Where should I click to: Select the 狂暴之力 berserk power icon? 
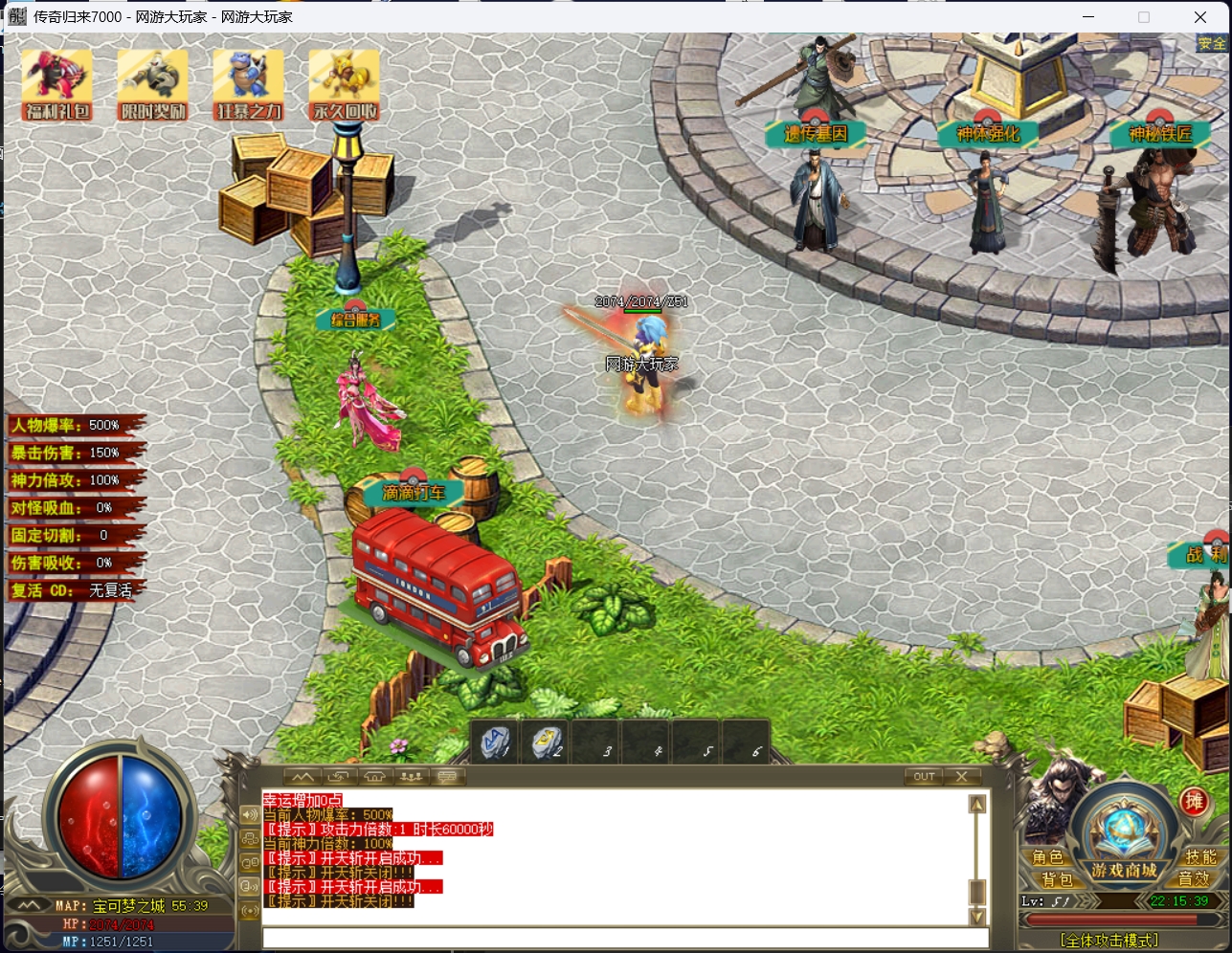pos(249,84)
